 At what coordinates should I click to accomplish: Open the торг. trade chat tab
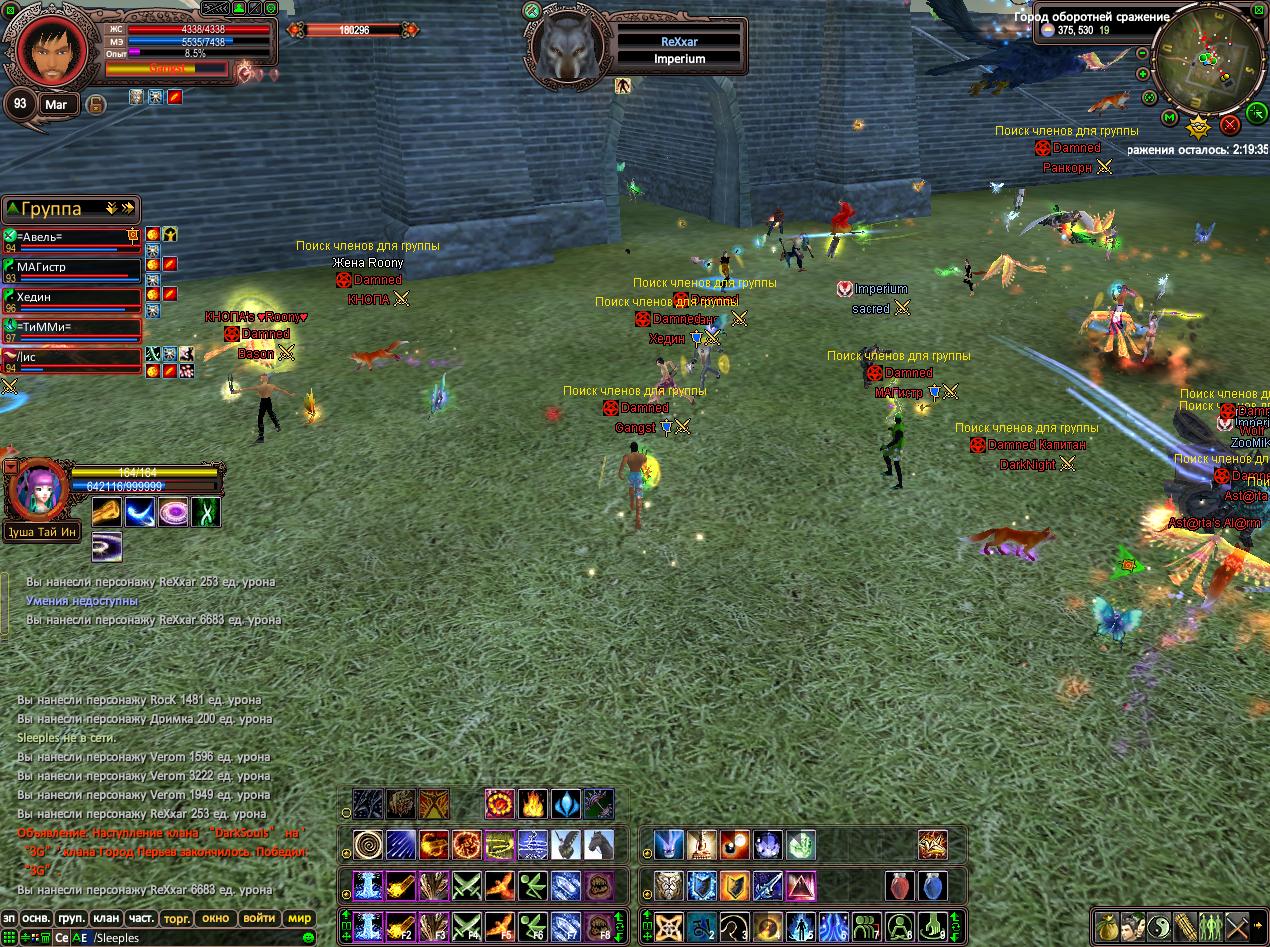(x=177, y=917)
